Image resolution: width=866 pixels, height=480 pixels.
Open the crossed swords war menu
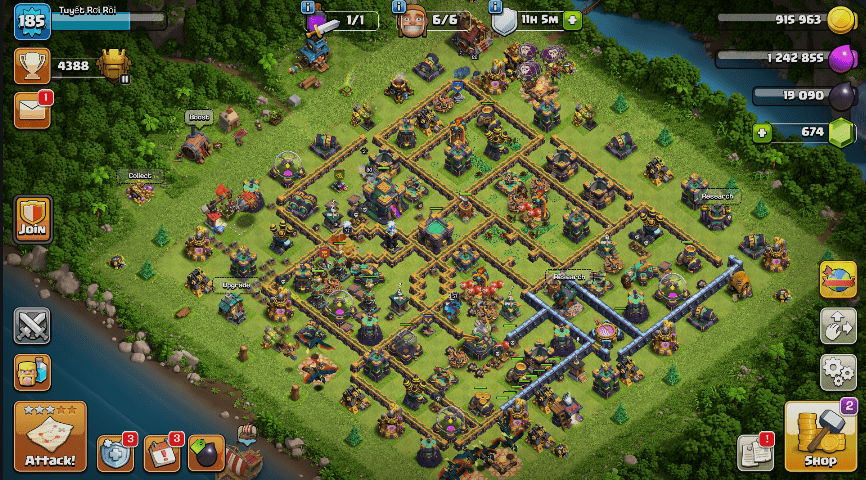point(32,326)
